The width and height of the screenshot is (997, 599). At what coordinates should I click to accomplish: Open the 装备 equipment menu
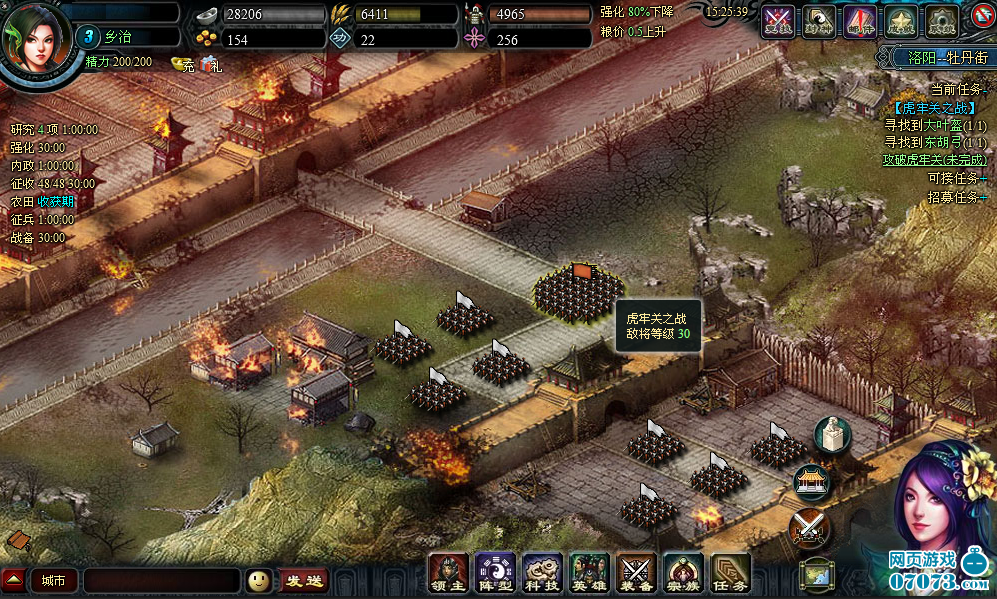click(x=636, y=573)
